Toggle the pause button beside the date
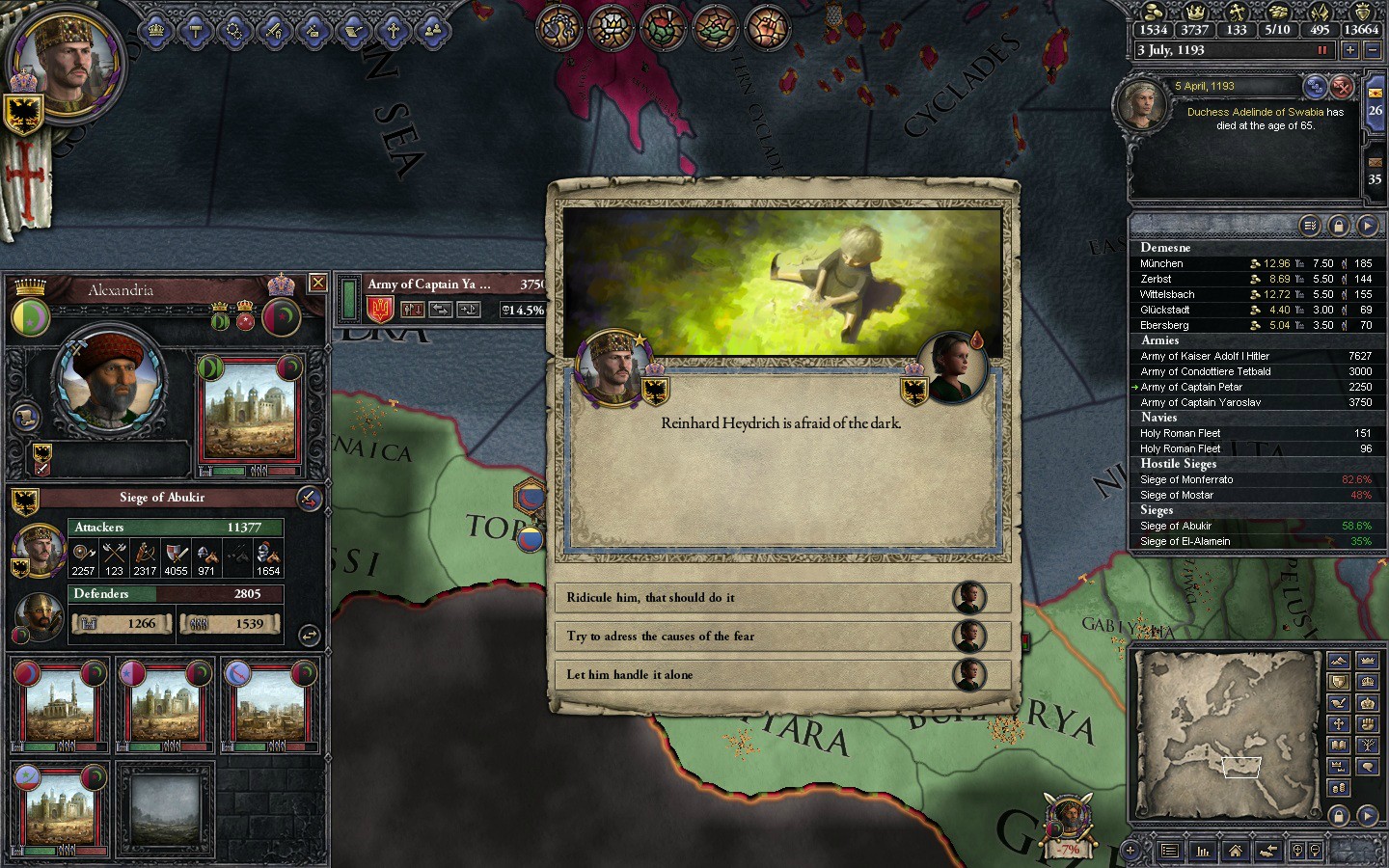This screenshot has width=1389, height=868. (1322, 50)
